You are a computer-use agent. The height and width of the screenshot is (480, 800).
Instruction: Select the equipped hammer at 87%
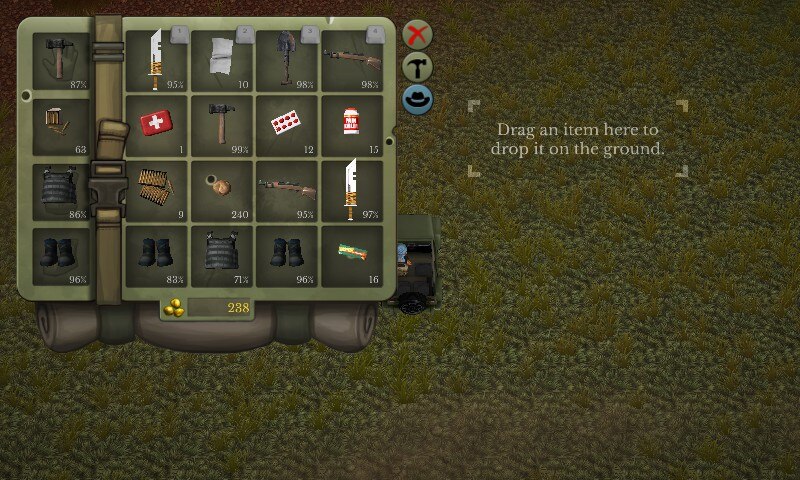62,61
